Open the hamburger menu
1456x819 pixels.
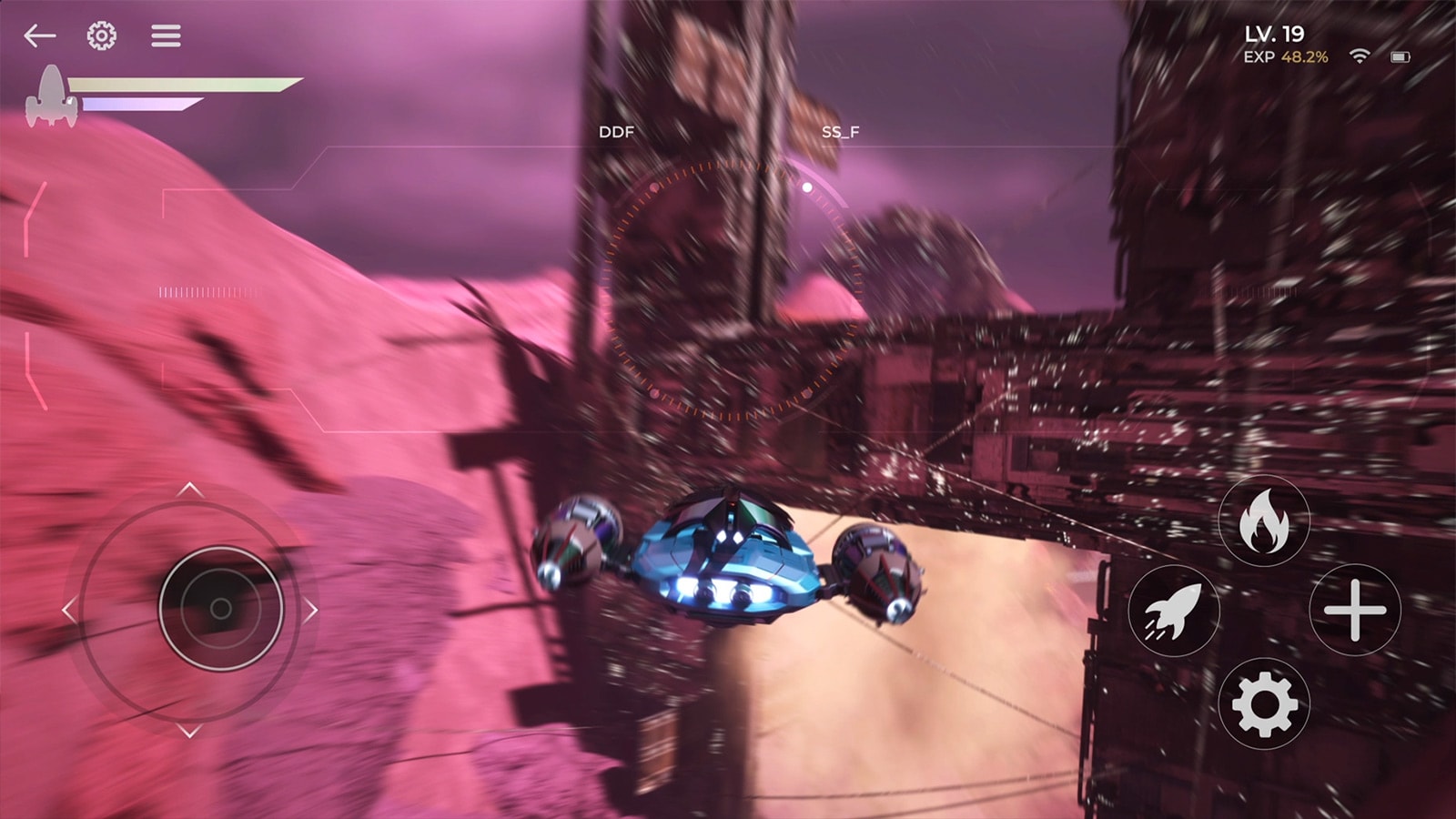[x=165, y=35]
